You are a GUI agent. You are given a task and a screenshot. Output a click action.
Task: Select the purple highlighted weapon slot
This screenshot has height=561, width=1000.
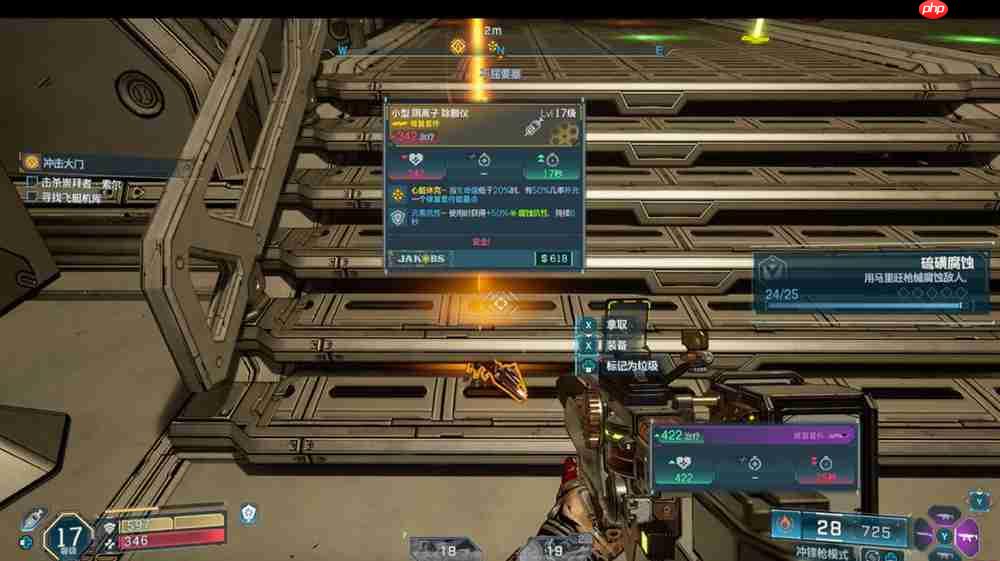[966, 535]
